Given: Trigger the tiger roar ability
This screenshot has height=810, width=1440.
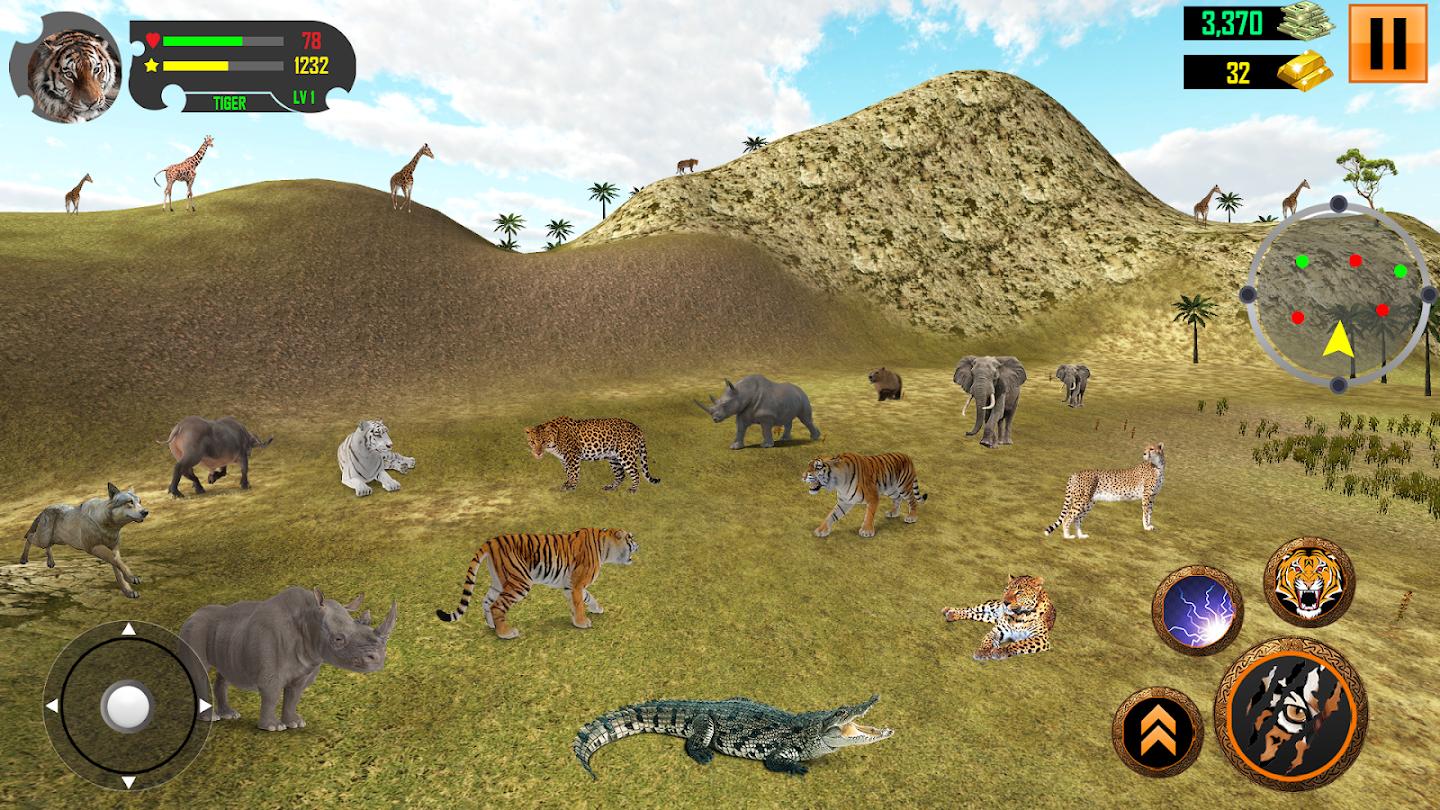Looking at the screenshot, I should tap(1308, 582).
